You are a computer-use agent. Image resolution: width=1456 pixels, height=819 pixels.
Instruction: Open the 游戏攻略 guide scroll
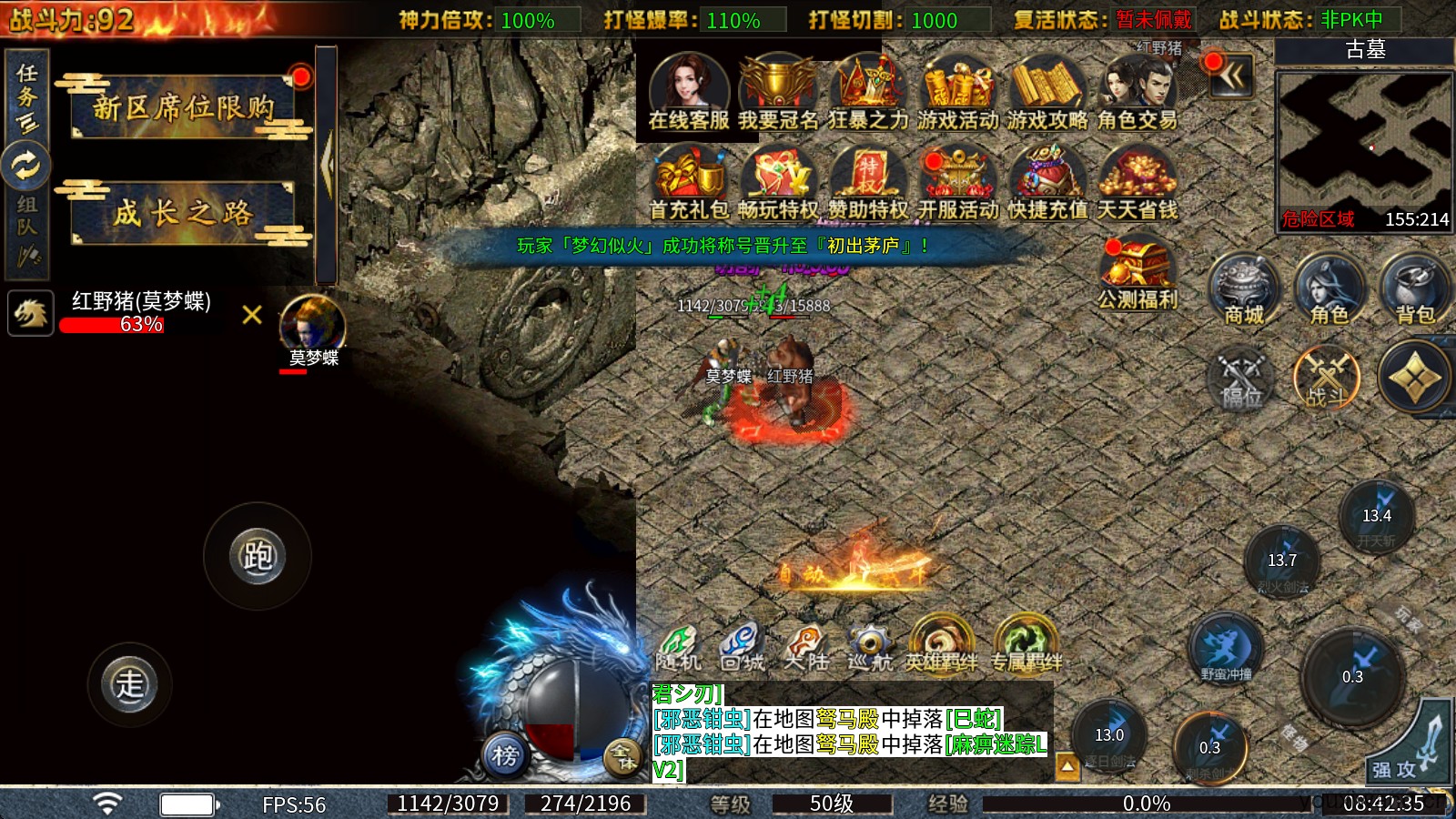pyautogui.click(x=1046, y=92)
